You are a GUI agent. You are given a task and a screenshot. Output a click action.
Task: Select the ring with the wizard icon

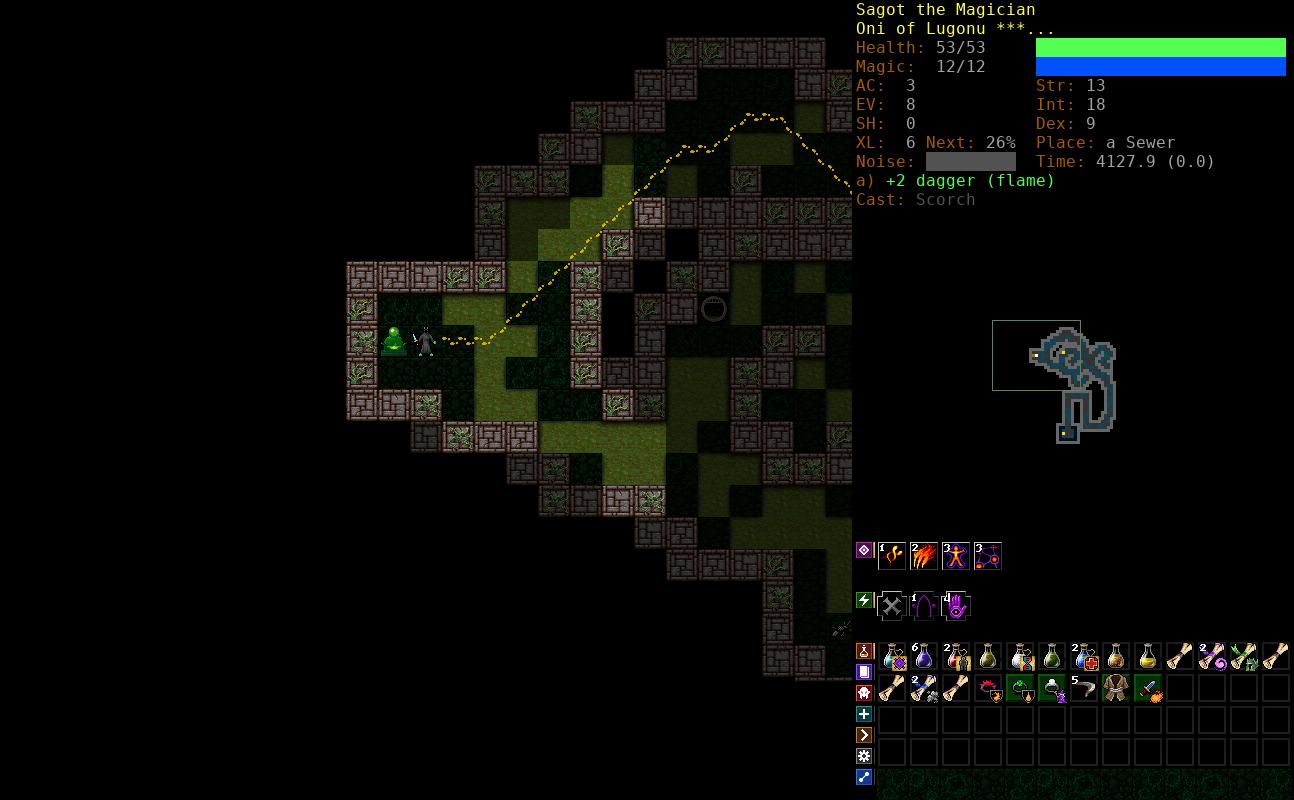click(x=1052, y=688)
